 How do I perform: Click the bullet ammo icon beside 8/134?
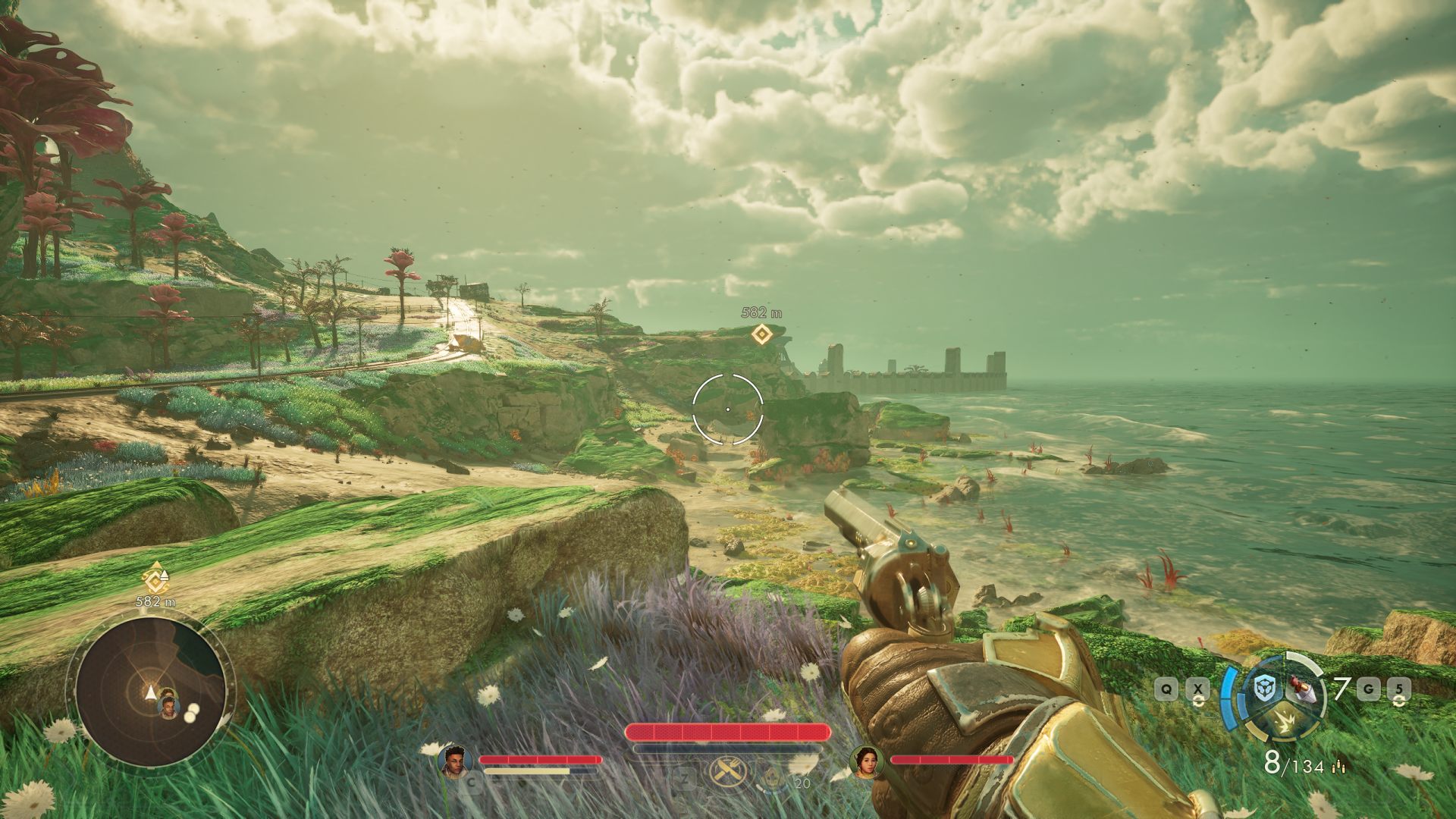1338,766
